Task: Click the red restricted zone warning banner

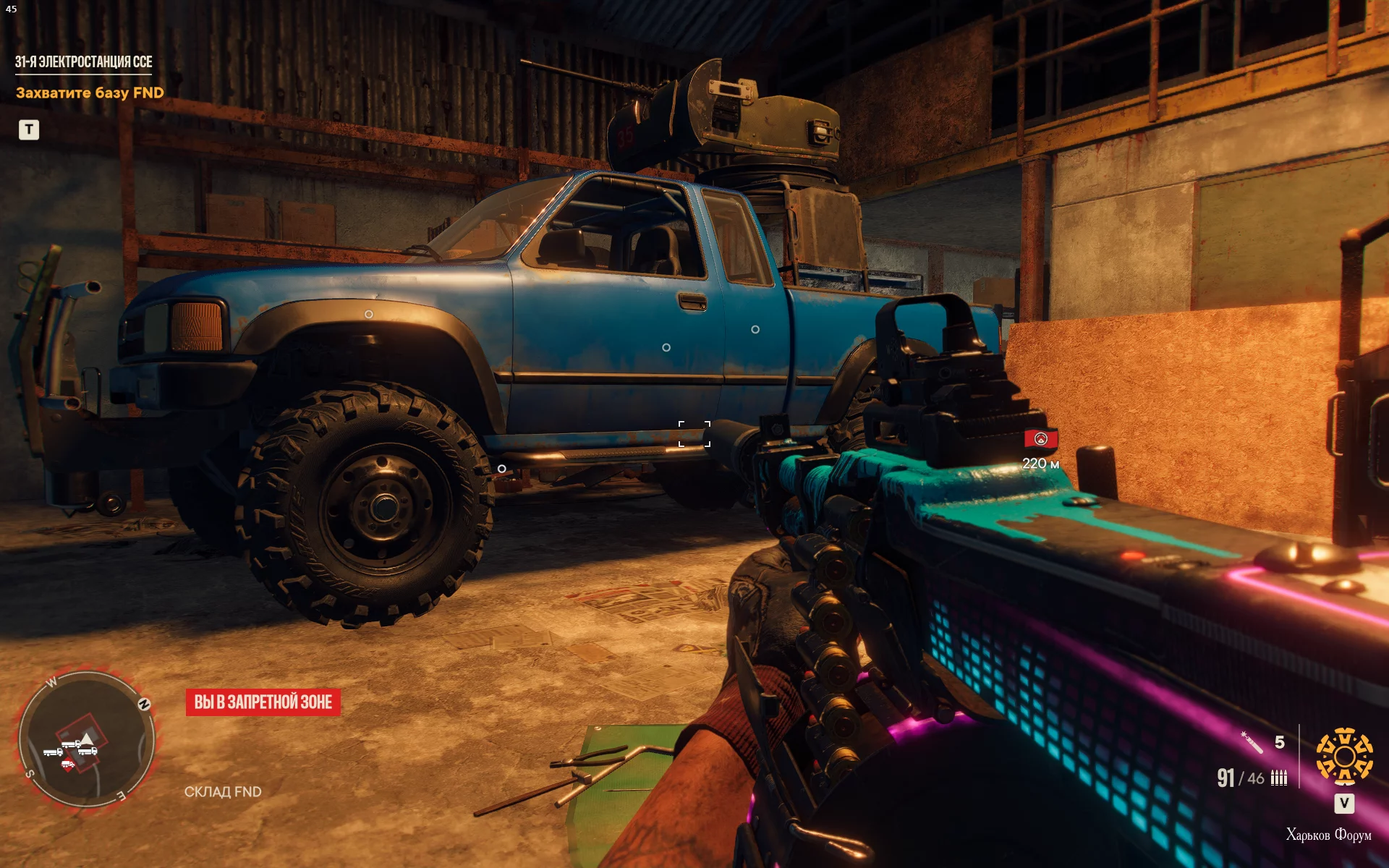Action: click(263, 702)
